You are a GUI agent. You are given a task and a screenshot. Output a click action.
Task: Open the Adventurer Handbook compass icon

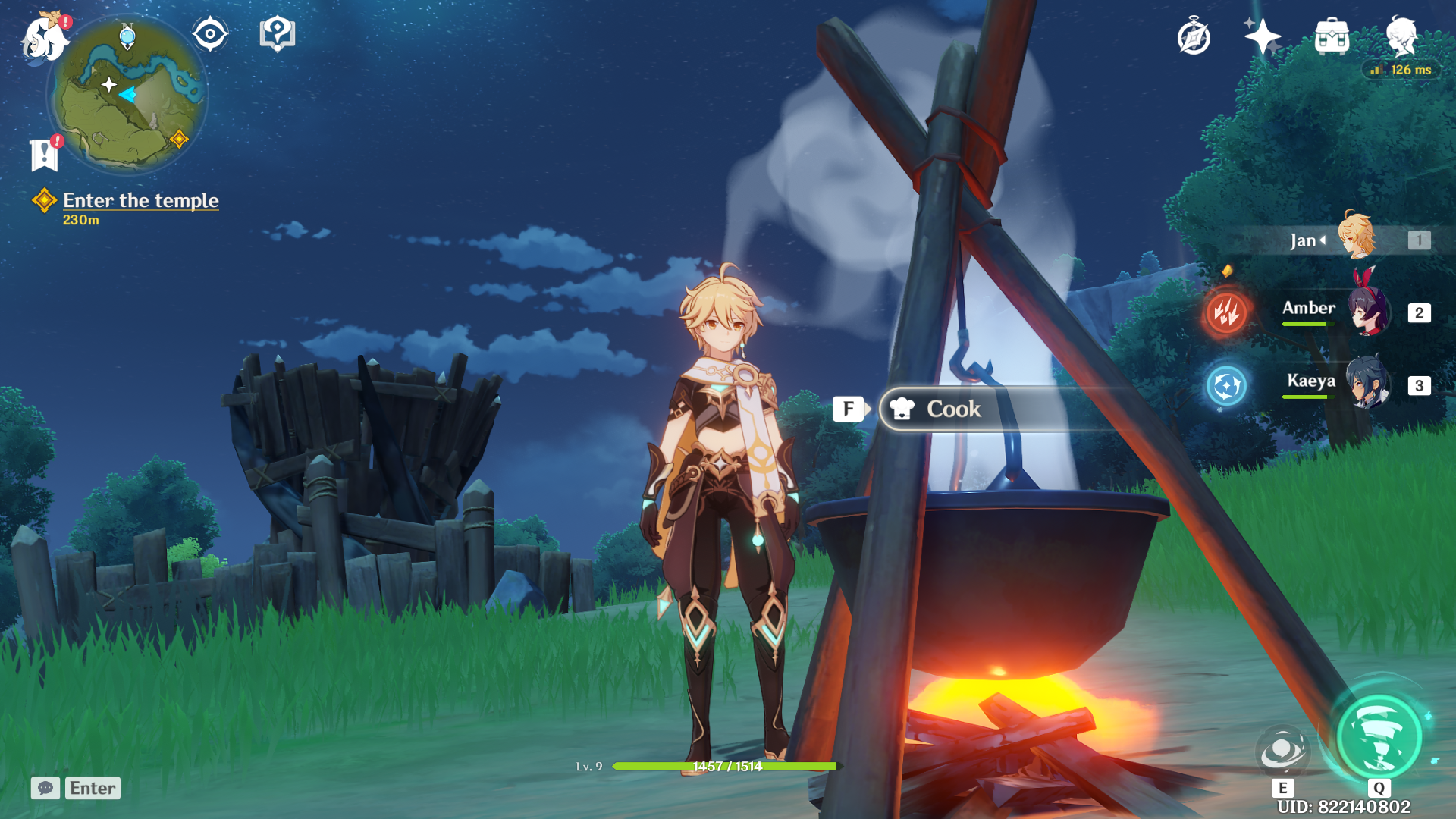[1194, 37]
